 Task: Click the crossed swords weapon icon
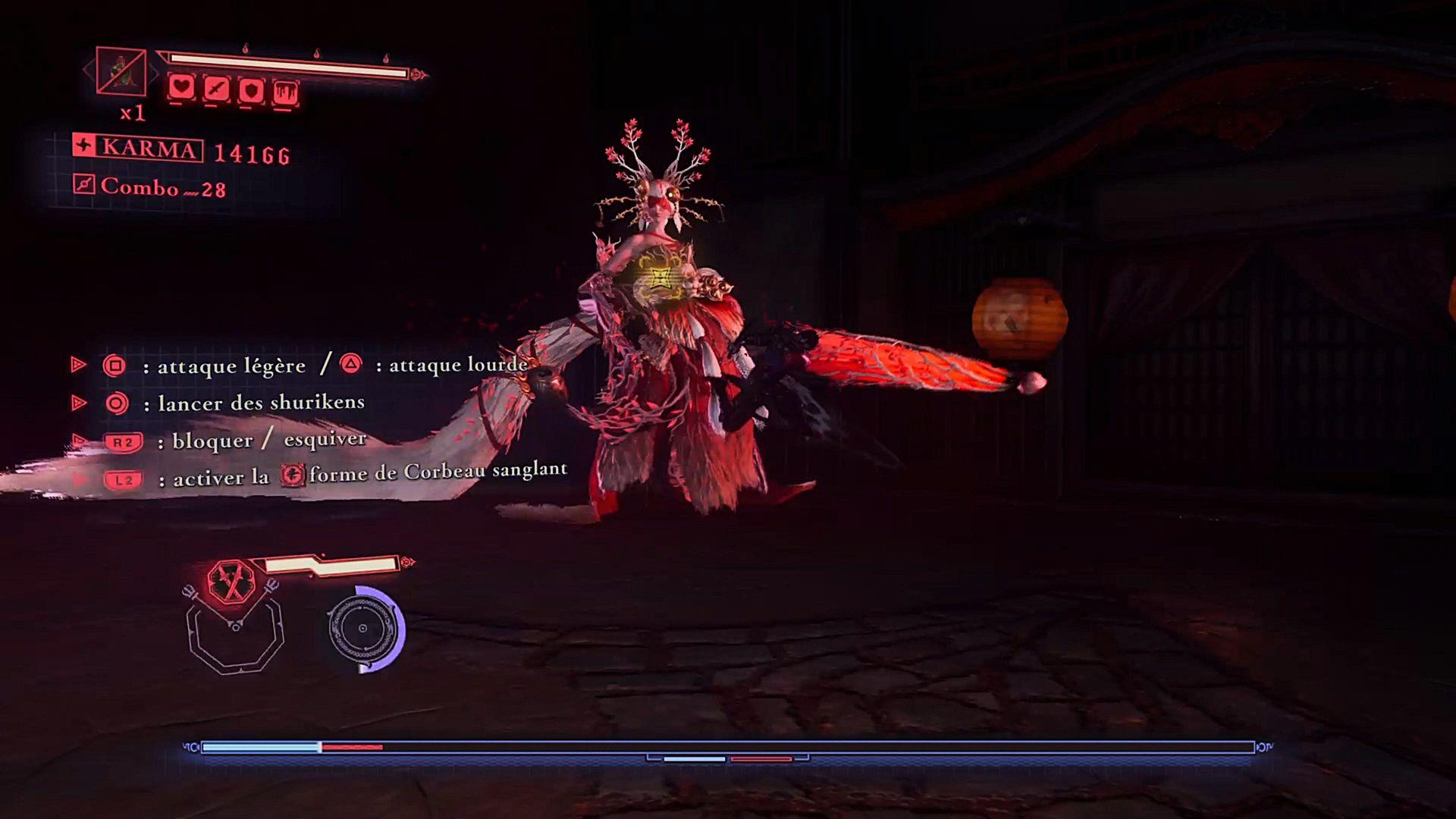click(231, 582)
